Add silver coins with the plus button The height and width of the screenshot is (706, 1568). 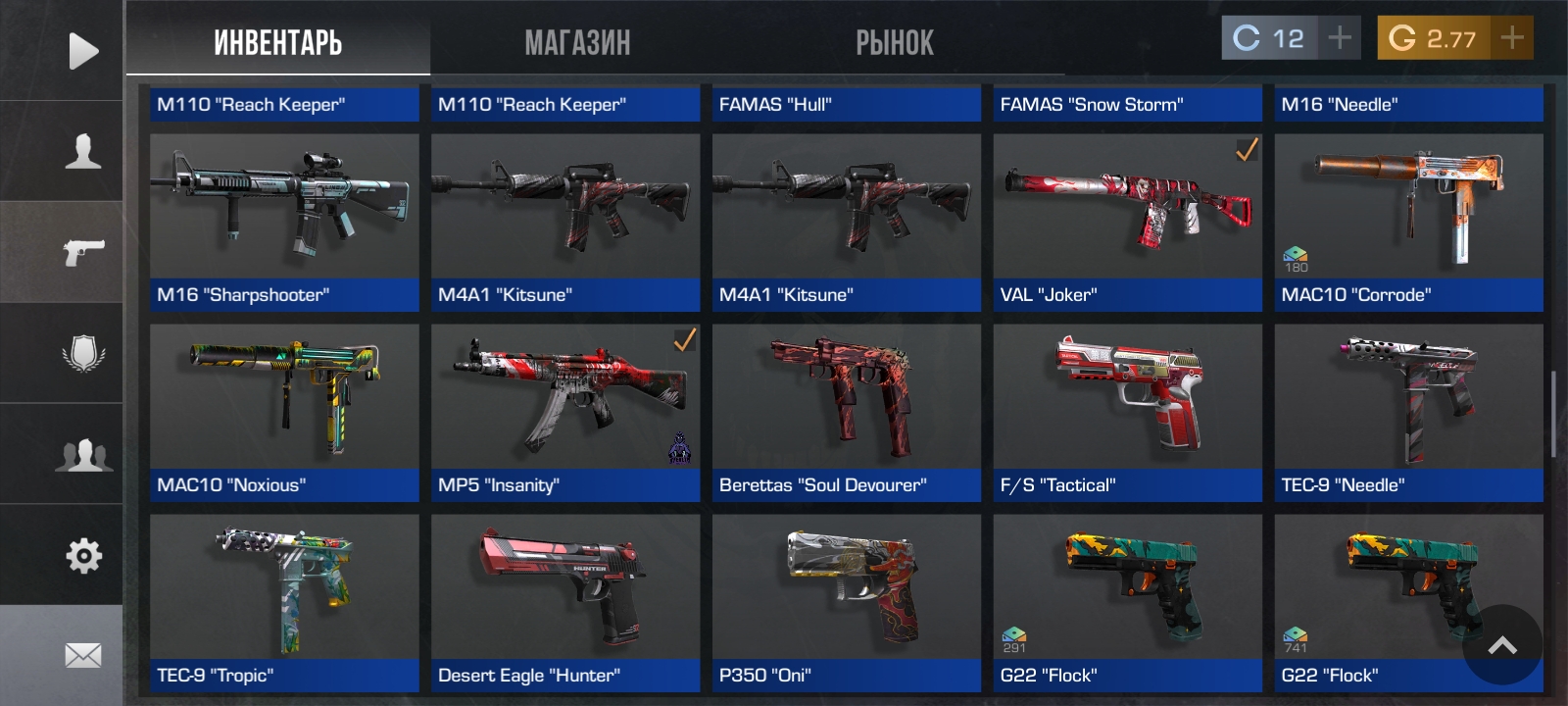point(1339,38)
